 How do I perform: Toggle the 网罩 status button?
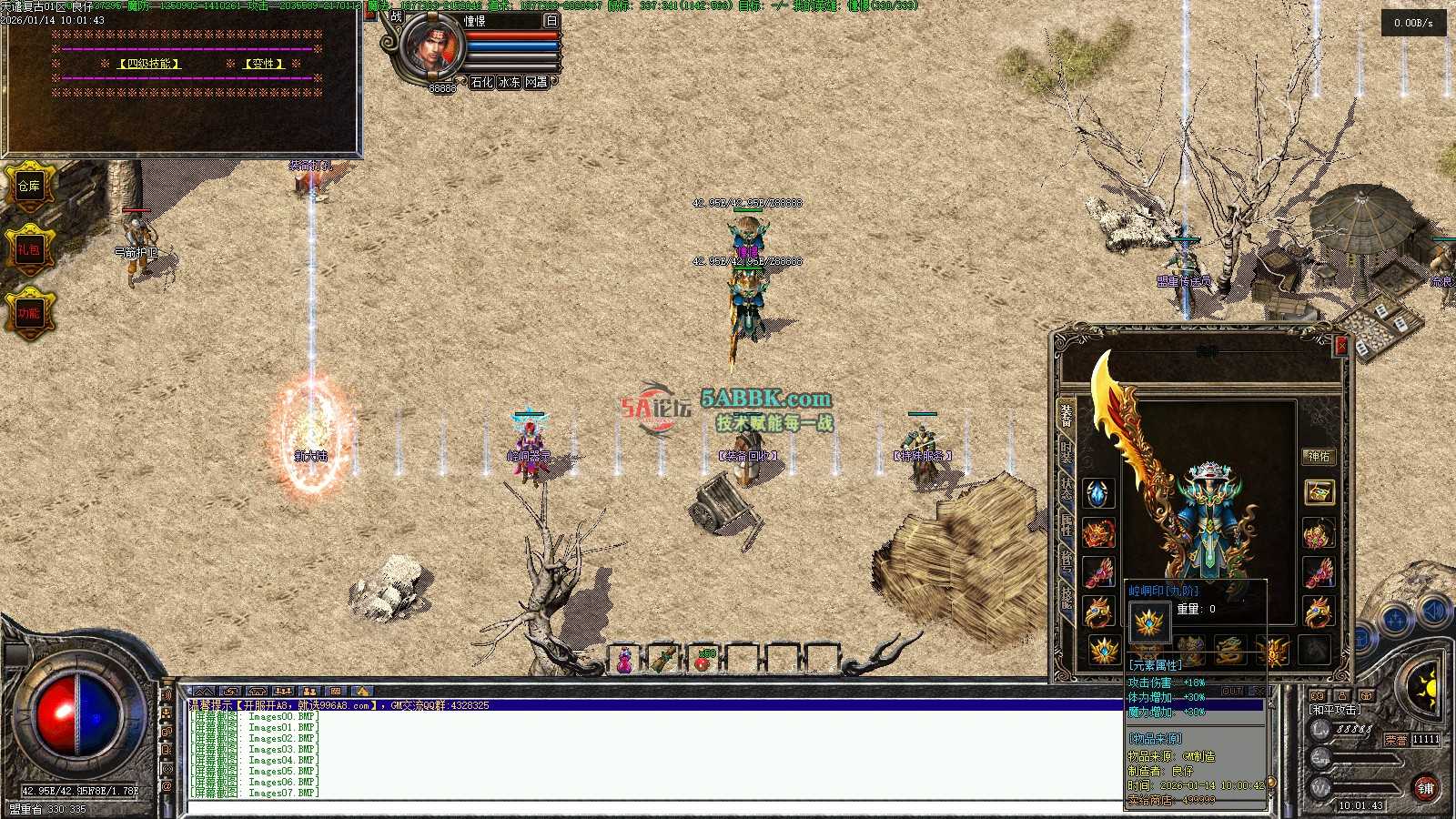pyautogui.click(x=537, y=82)
